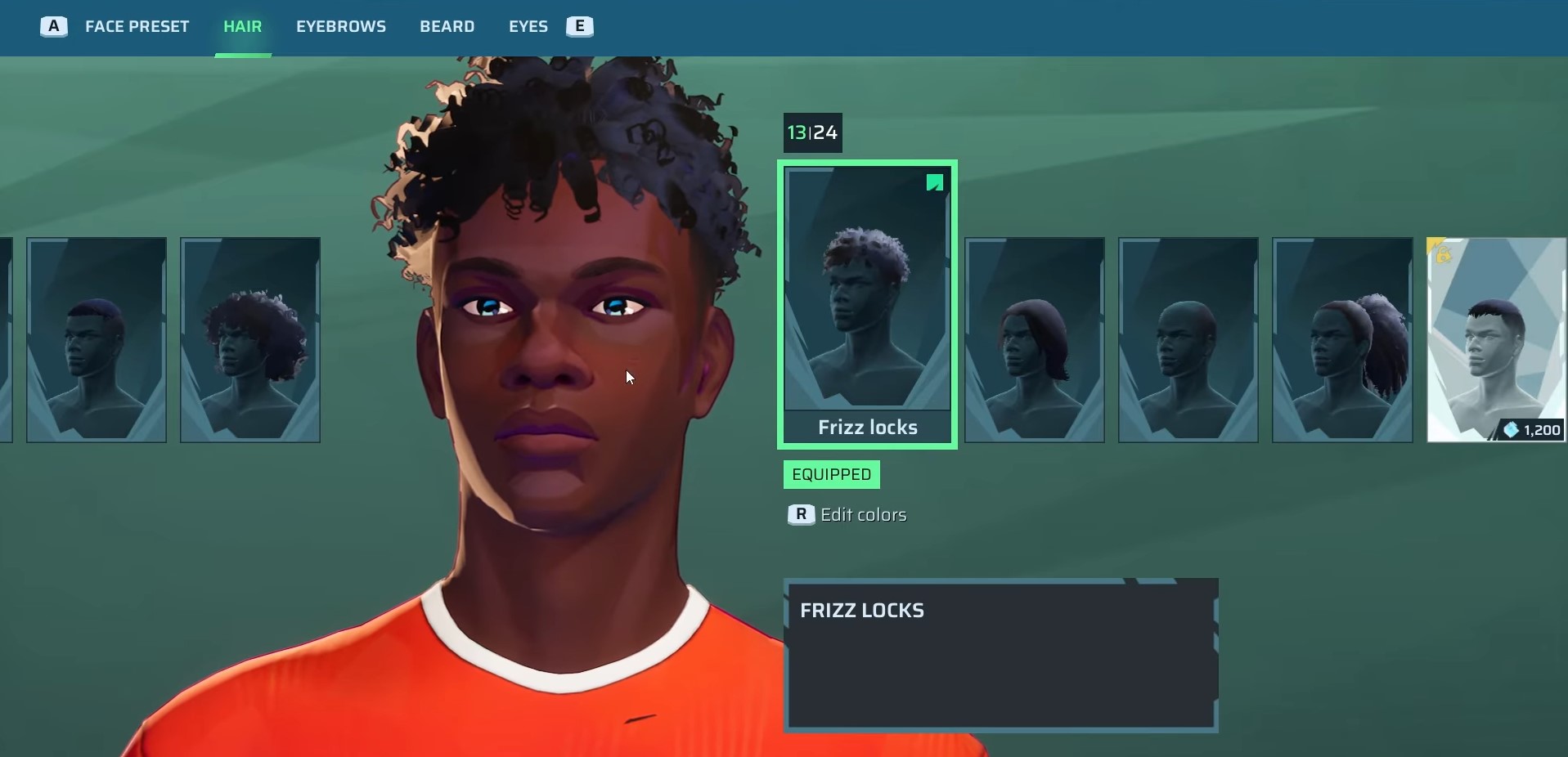
Task: Choose the bald shaved head hairstyle card
Action: [1188, 339]
